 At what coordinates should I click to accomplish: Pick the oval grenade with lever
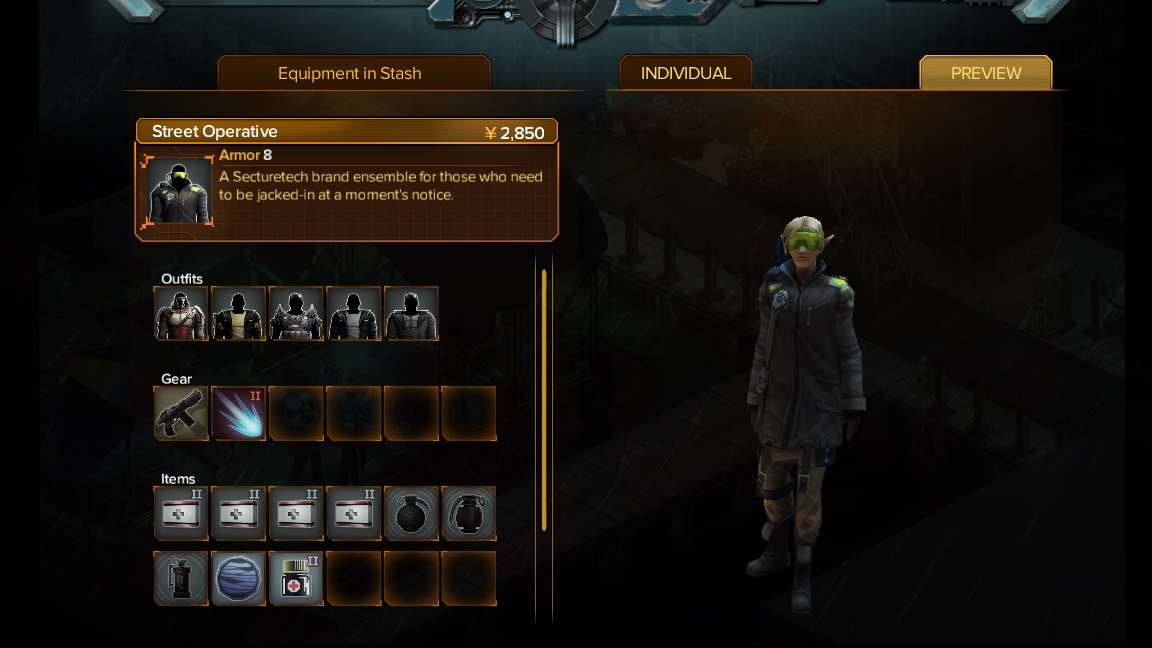tap(468, 513)
